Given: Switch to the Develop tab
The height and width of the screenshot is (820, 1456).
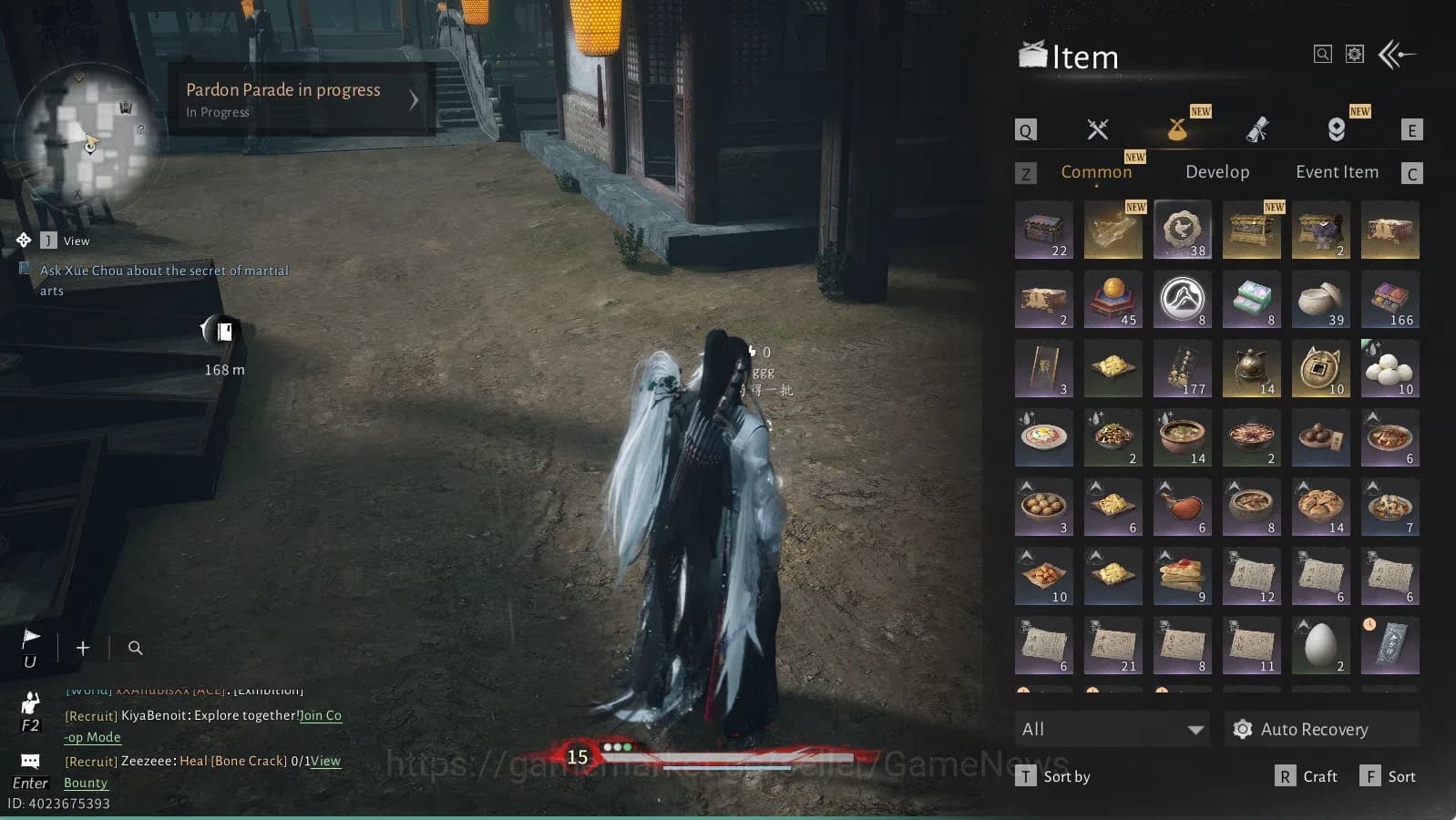Looking at the screenshot, I should (1217, 172).
